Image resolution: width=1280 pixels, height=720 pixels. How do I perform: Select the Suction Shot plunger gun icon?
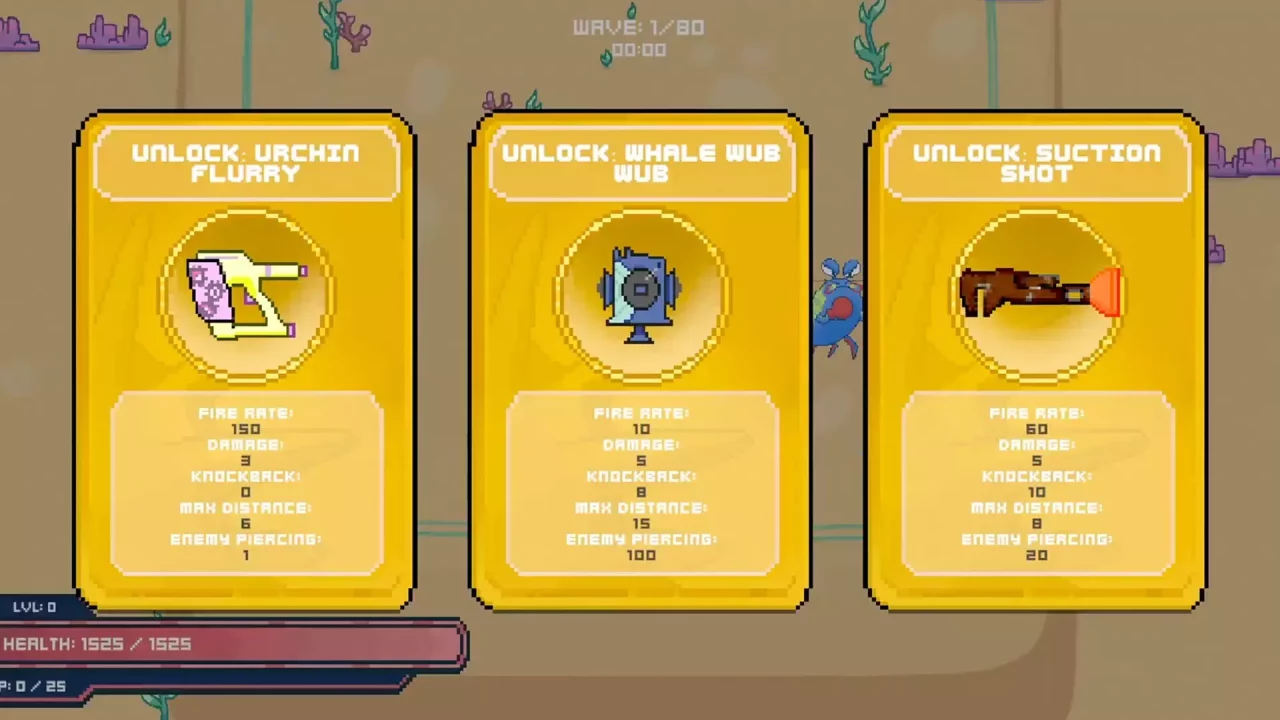pyautogui.click(x=1035, y=290)
